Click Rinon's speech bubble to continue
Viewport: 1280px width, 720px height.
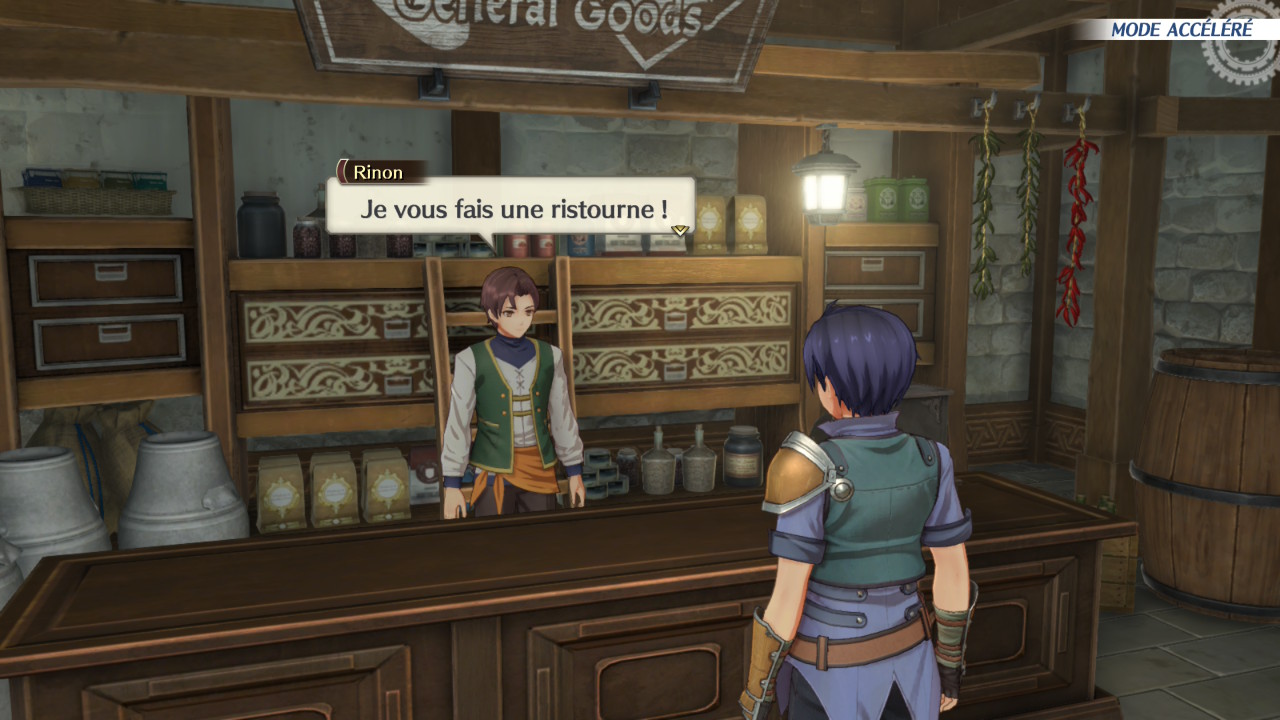pos(510,208)
